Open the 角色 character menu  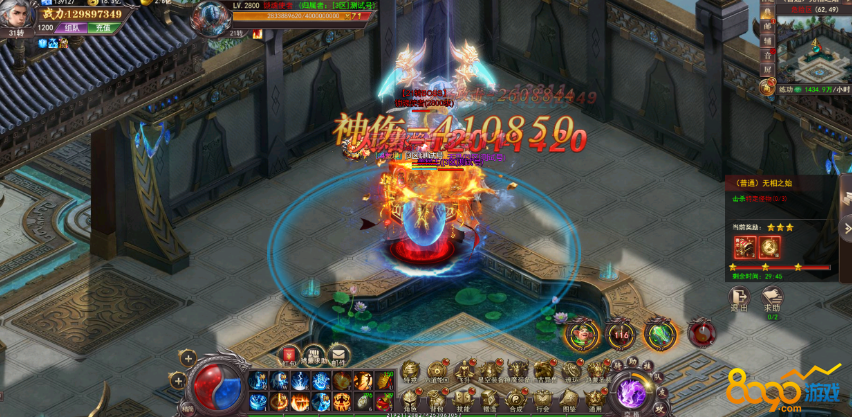click(x=410, y=398)
